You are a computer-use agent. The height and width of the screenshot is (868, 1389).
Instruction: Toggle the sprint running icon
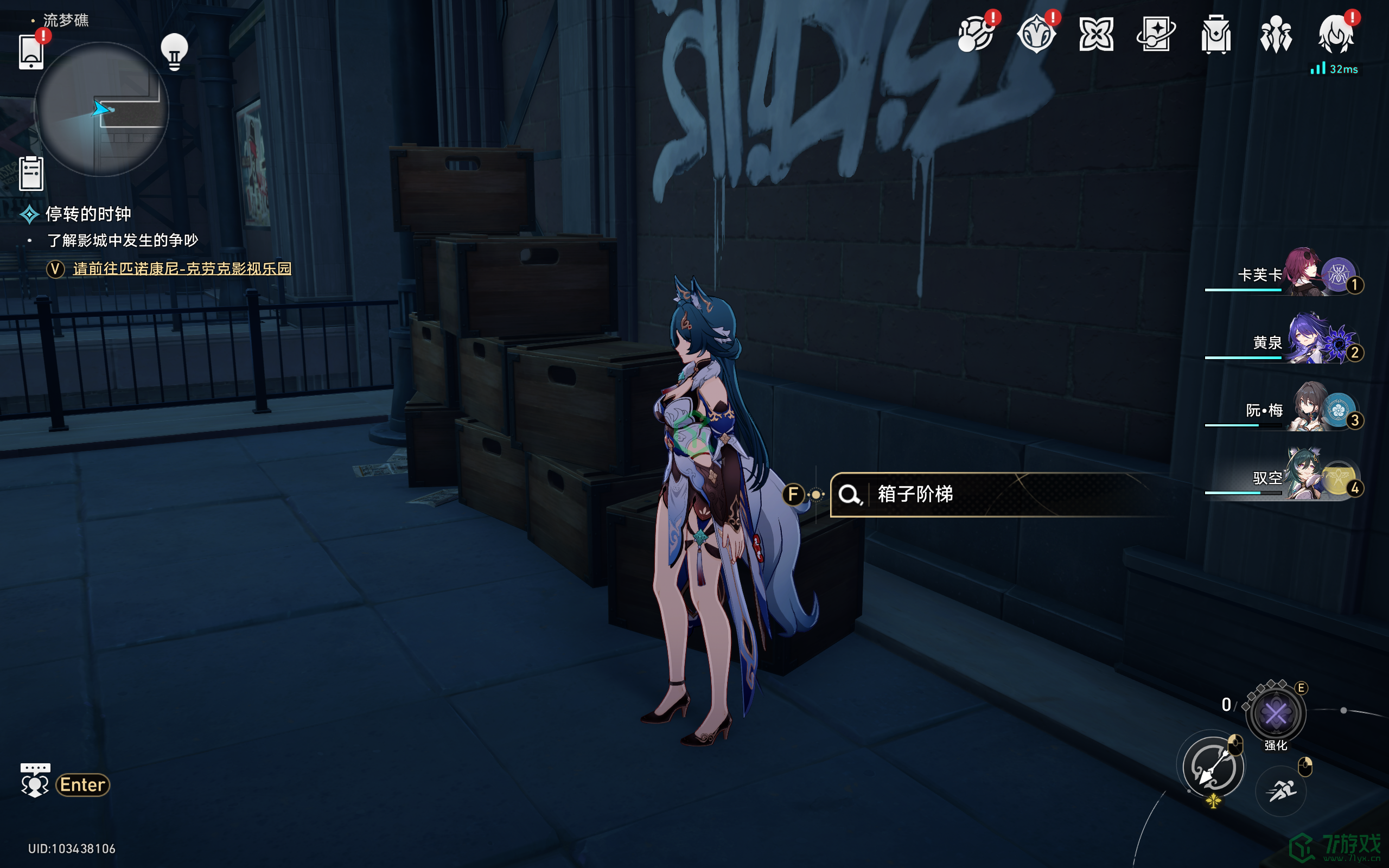point(1281,791)
